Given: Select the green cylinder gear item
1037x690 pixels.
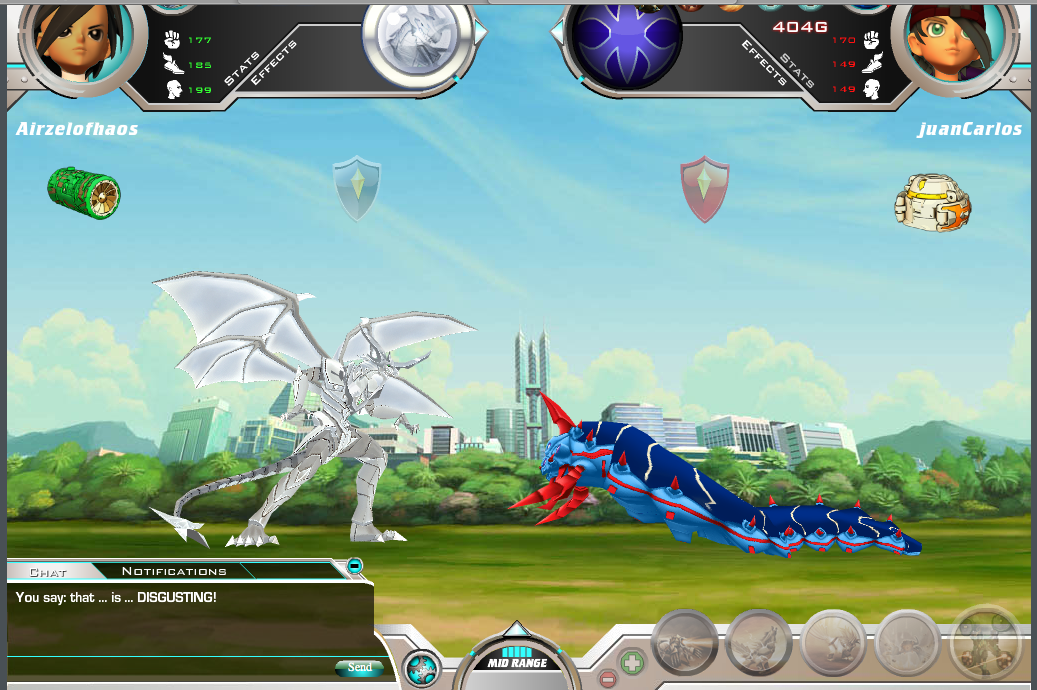Looking at the screenshot, I should pos(84,193).
